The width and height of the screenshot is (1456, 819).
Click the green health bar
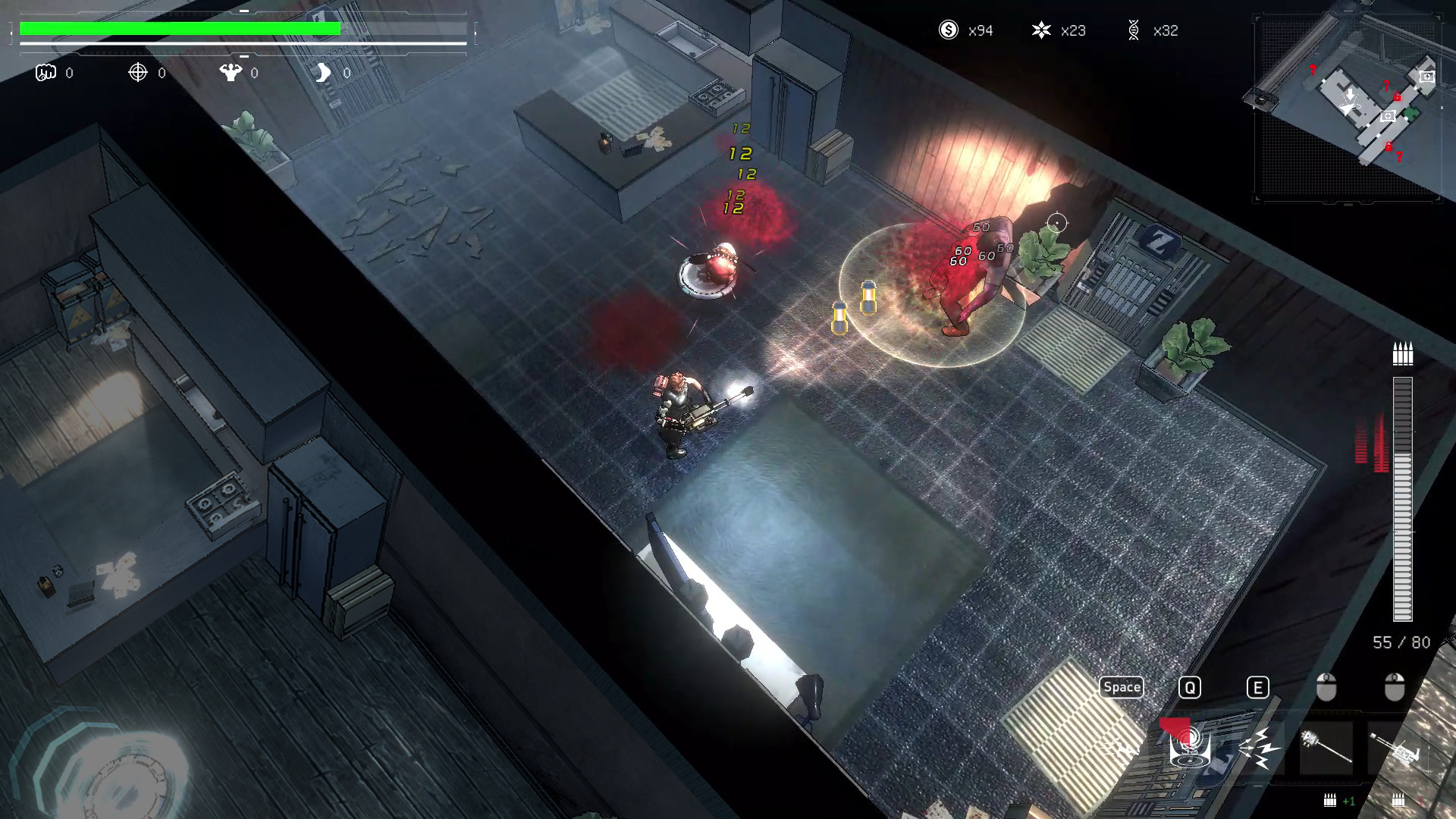pos(178,29)
